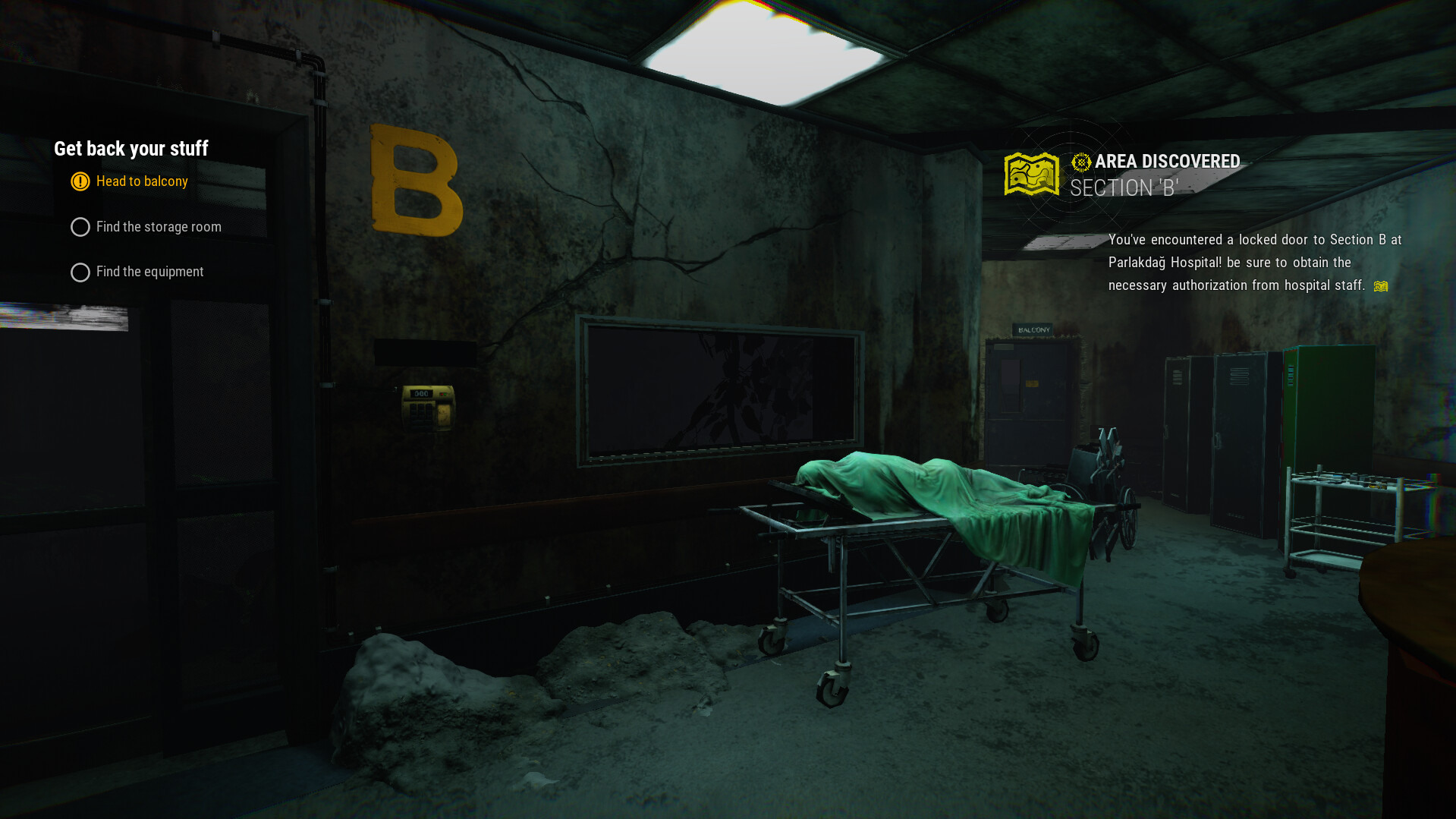Check the circle beside Find the equipment
This screenshot has height=819, width=1456.
tap(80, 272)
